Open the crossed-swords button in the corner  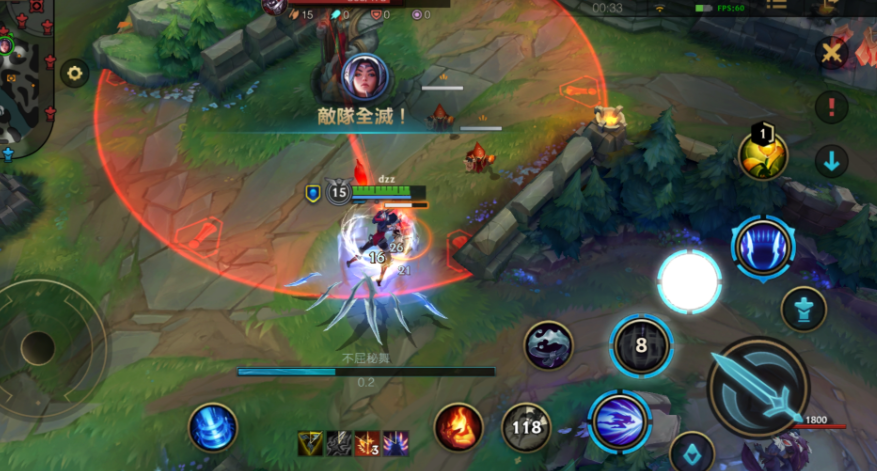(x=831, y=53)
